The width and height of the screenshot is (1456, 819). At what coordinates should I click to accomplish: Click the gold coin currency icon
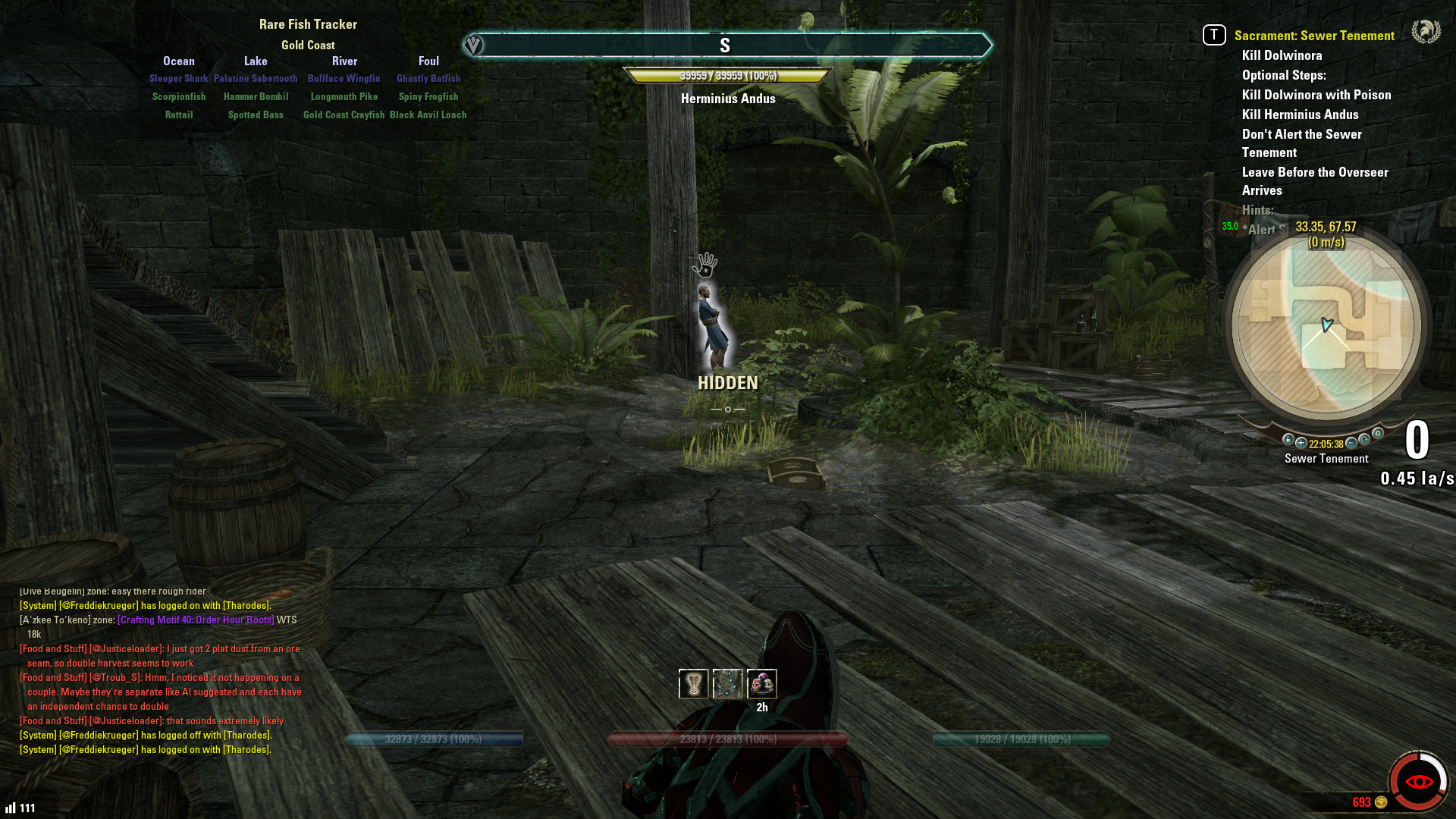pos(1381,802)
